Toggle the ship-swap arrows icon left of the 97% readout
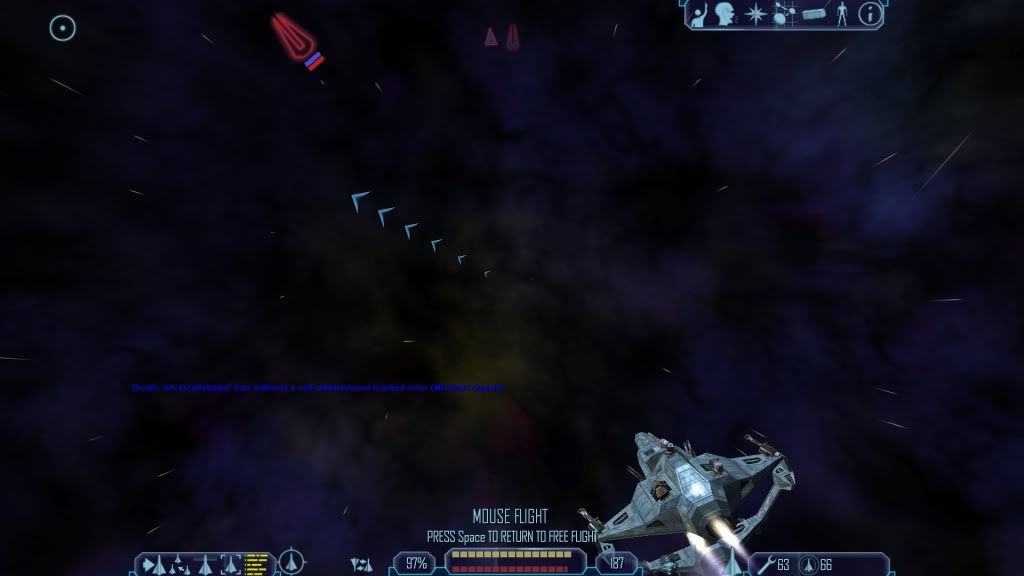 [361, 565]
